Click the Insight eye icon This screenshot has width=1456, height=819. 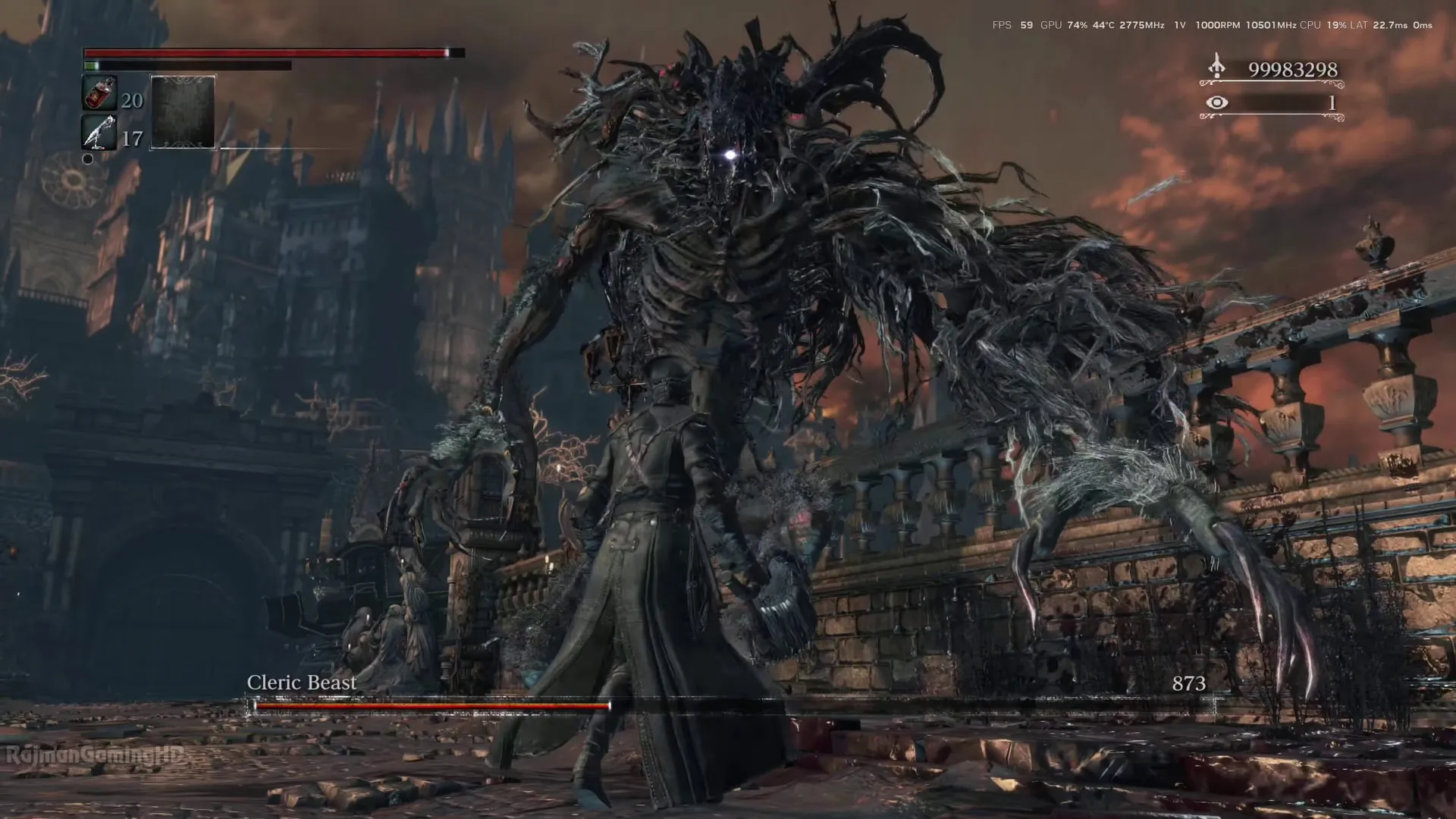point(1216,102)
